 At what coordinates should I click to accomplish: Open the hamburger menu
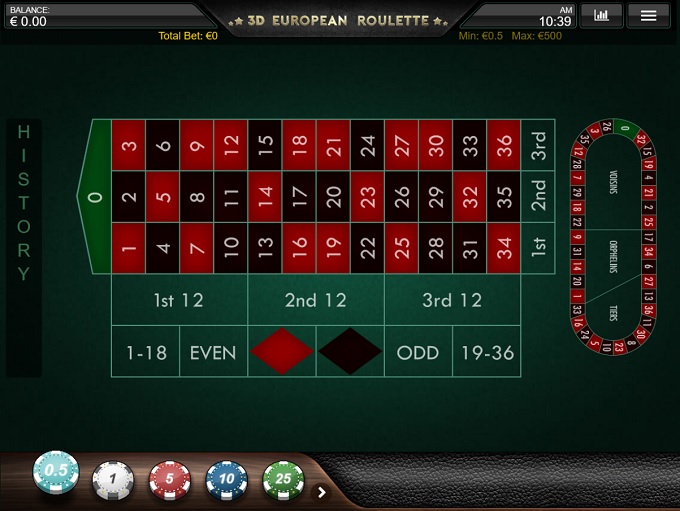pos(648,15)
